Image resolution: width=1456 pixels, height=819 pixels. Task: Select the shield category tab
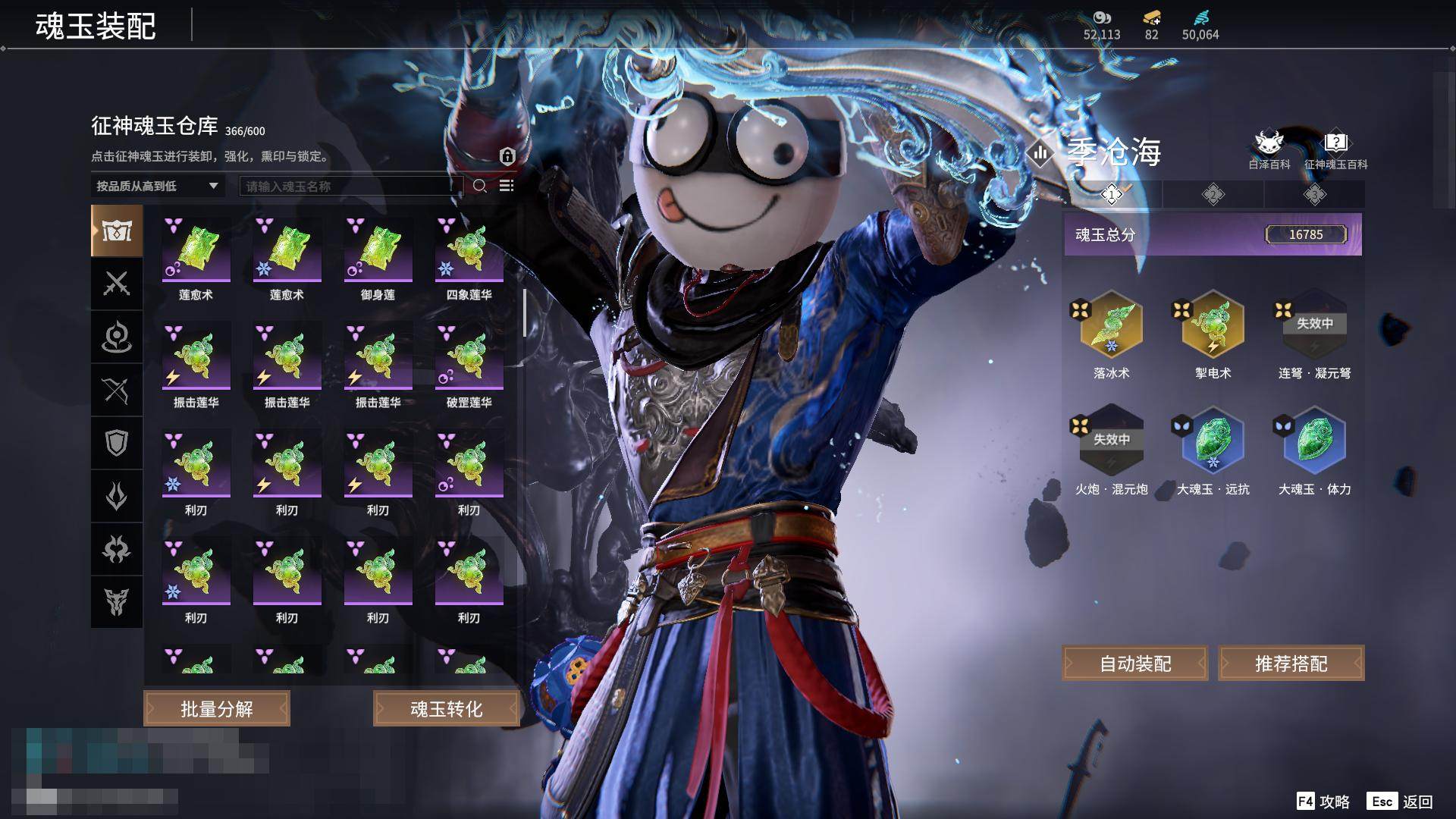coord(117,443)
